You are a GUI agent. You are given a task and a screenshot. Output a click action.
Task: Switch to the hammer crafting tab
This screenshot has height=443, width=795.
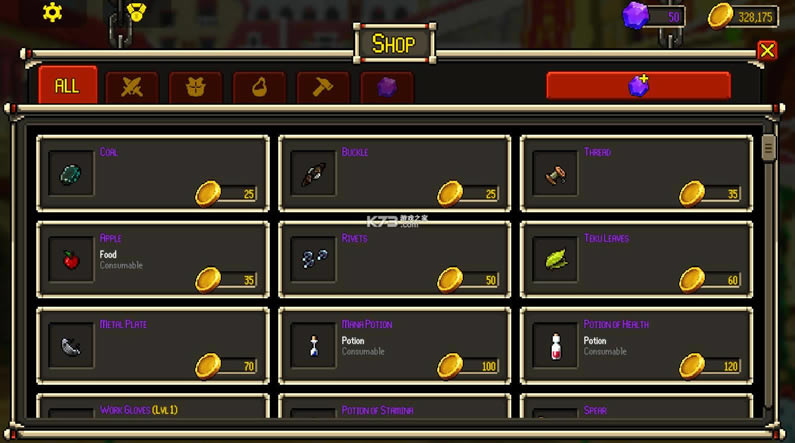[323, 87]
